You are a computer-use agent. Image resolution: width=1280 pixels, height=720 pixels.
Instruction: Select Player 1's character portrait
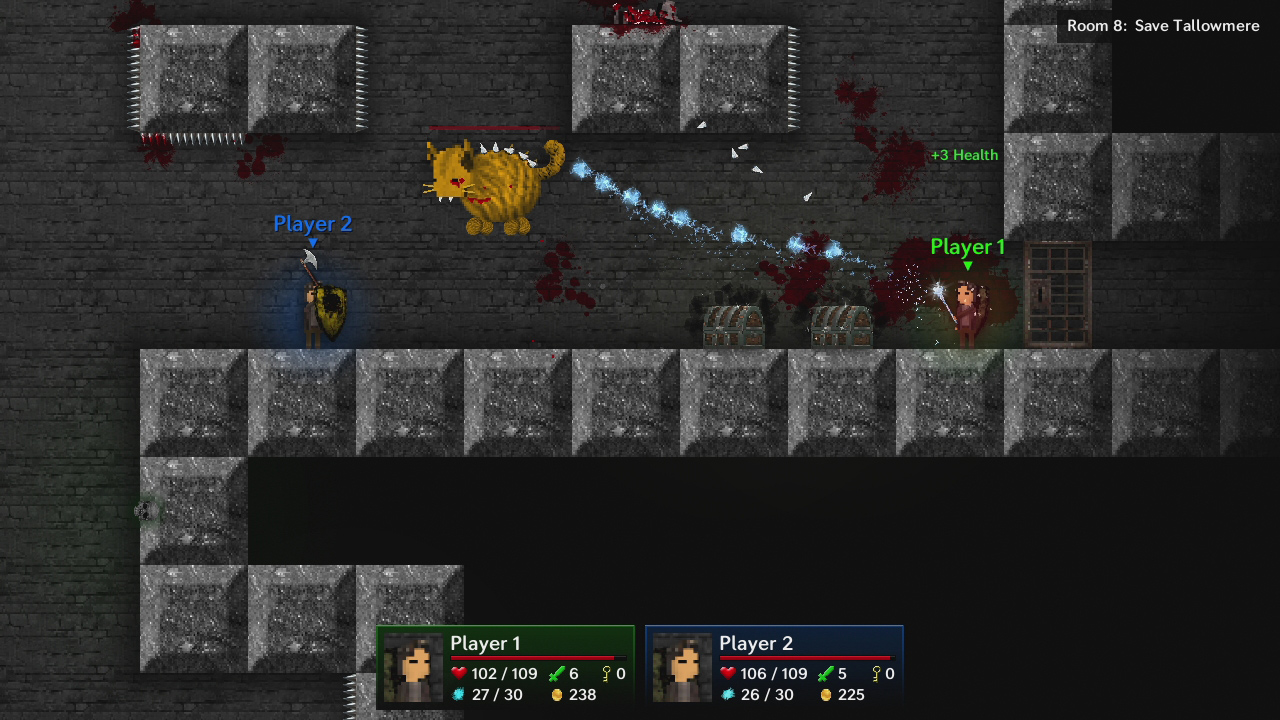click(413, 666)
